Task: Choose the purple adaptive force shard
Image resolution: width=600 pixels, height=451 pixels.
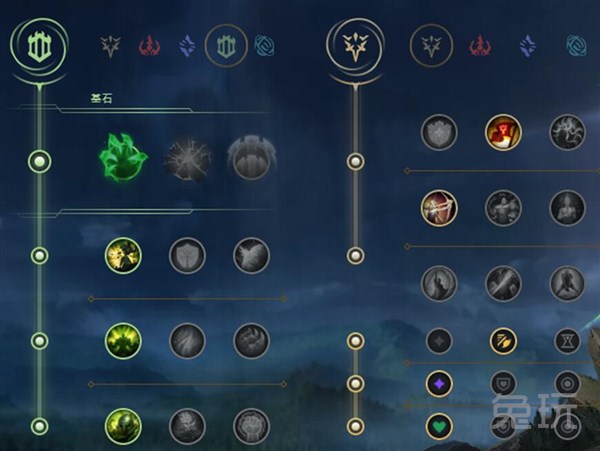Action: (x=439, y=382)
